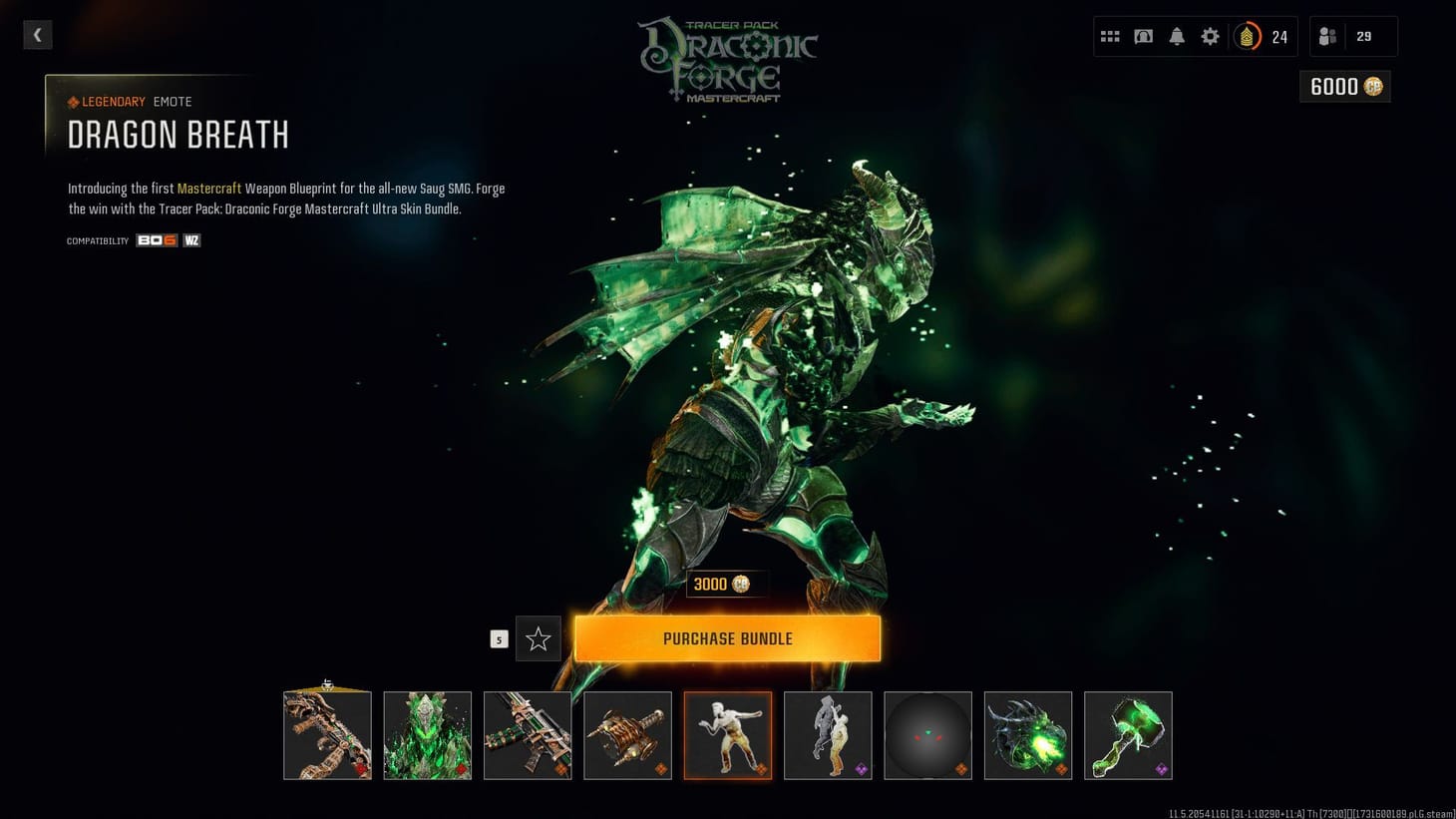Click the Purchase Bundle button

tap(727, 637)
